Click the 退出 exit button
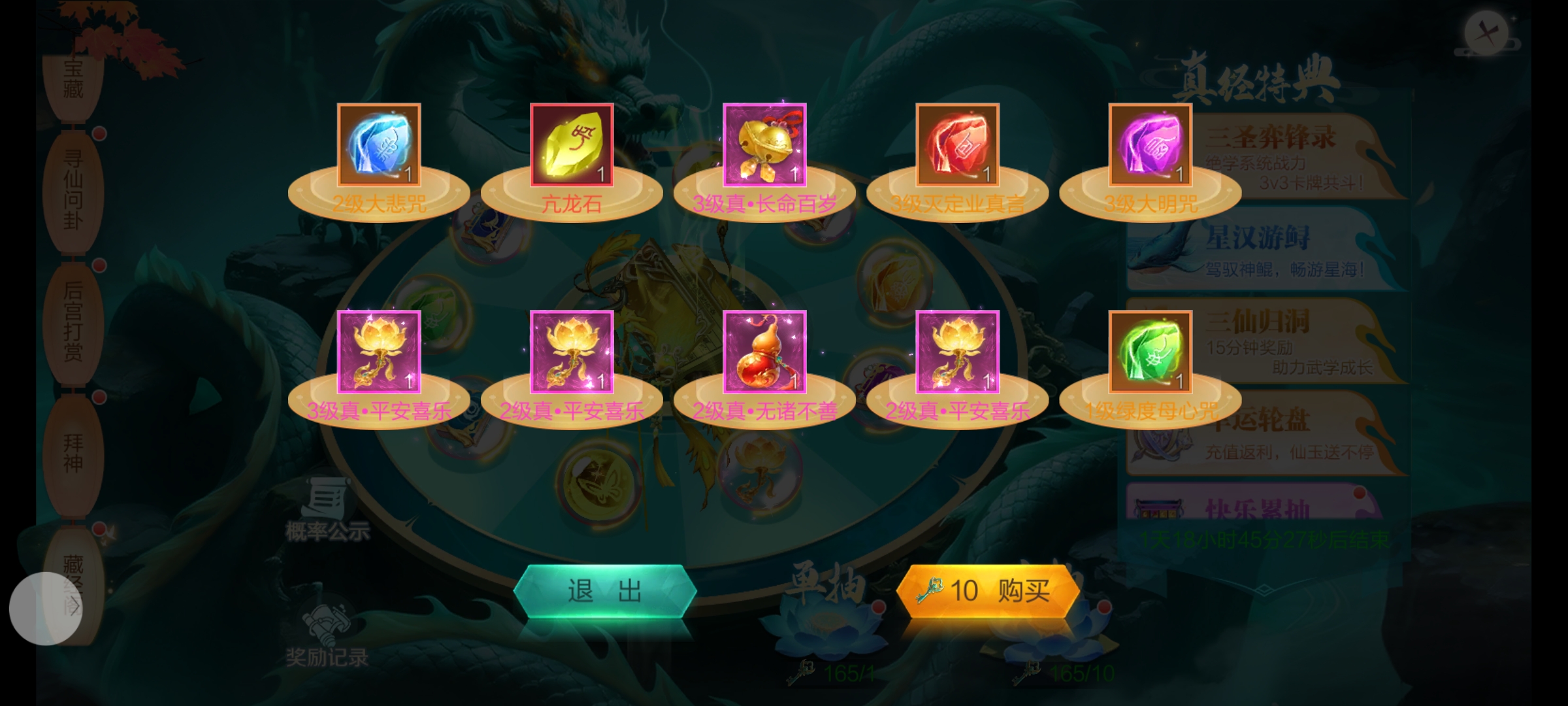 (604, 591)
